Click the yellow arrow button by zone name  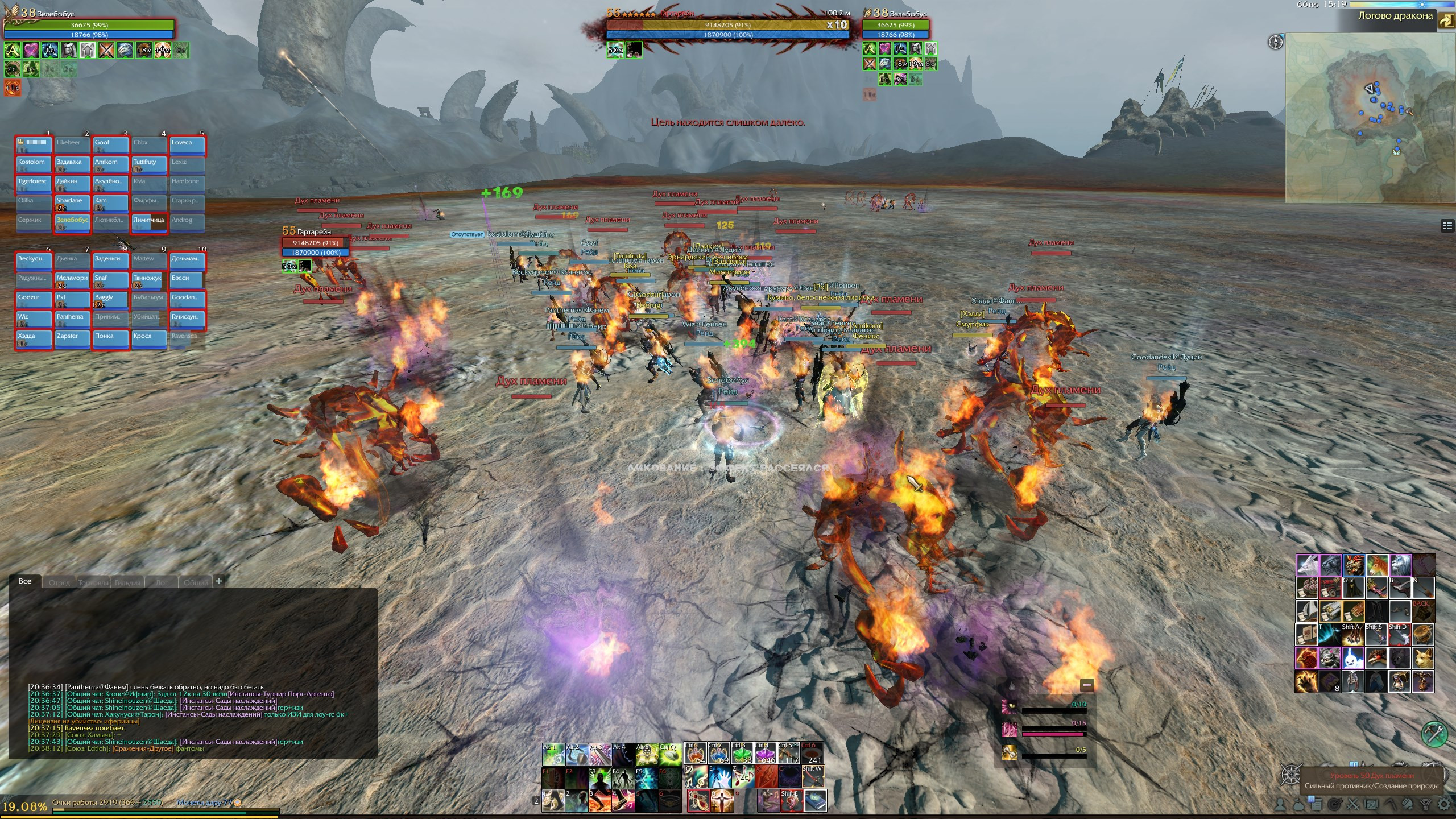coord(1446,21)
